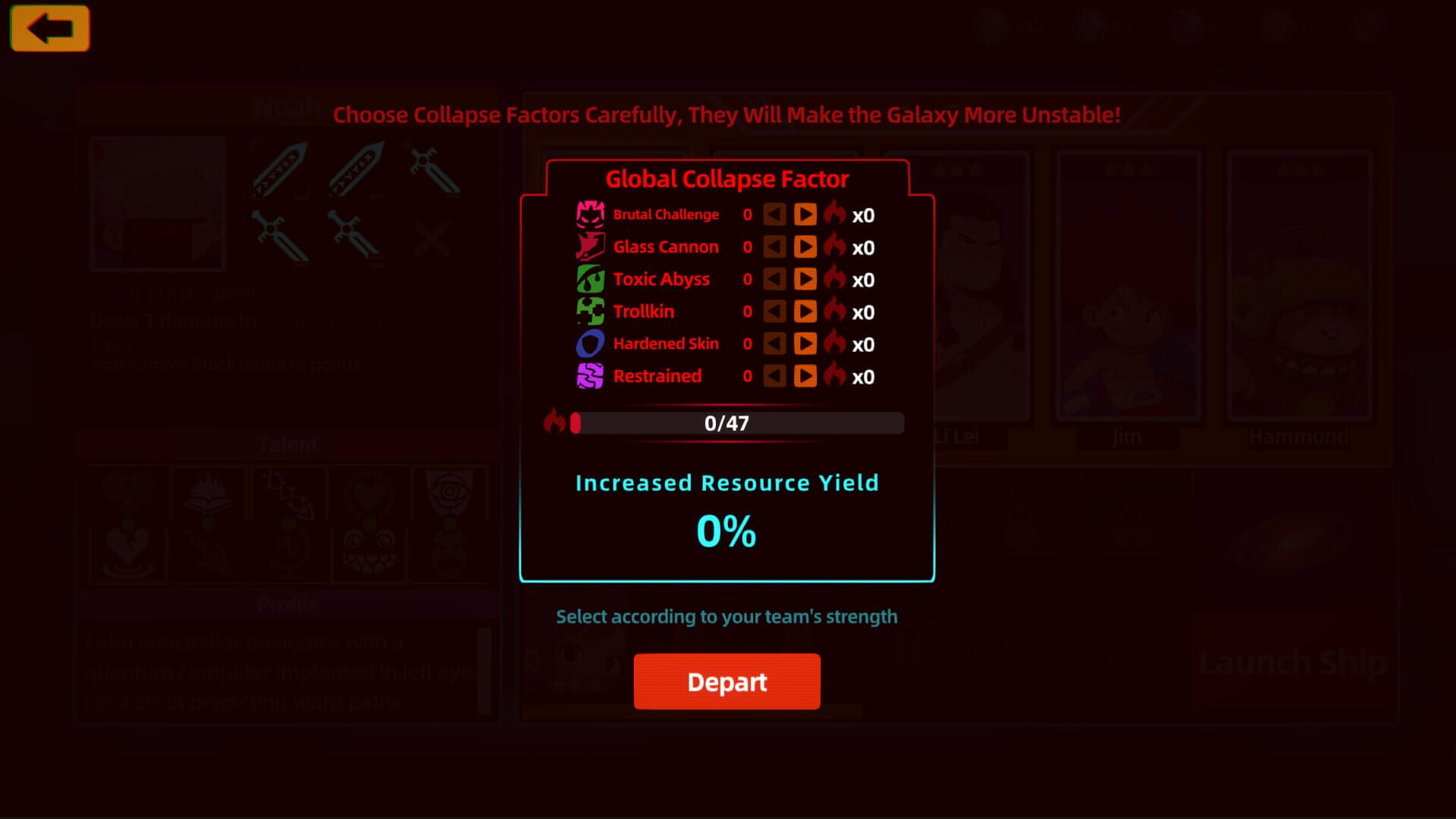Click the Glass Cannon icon
Screen dimensions: 1456x819
tap(589, 246)
